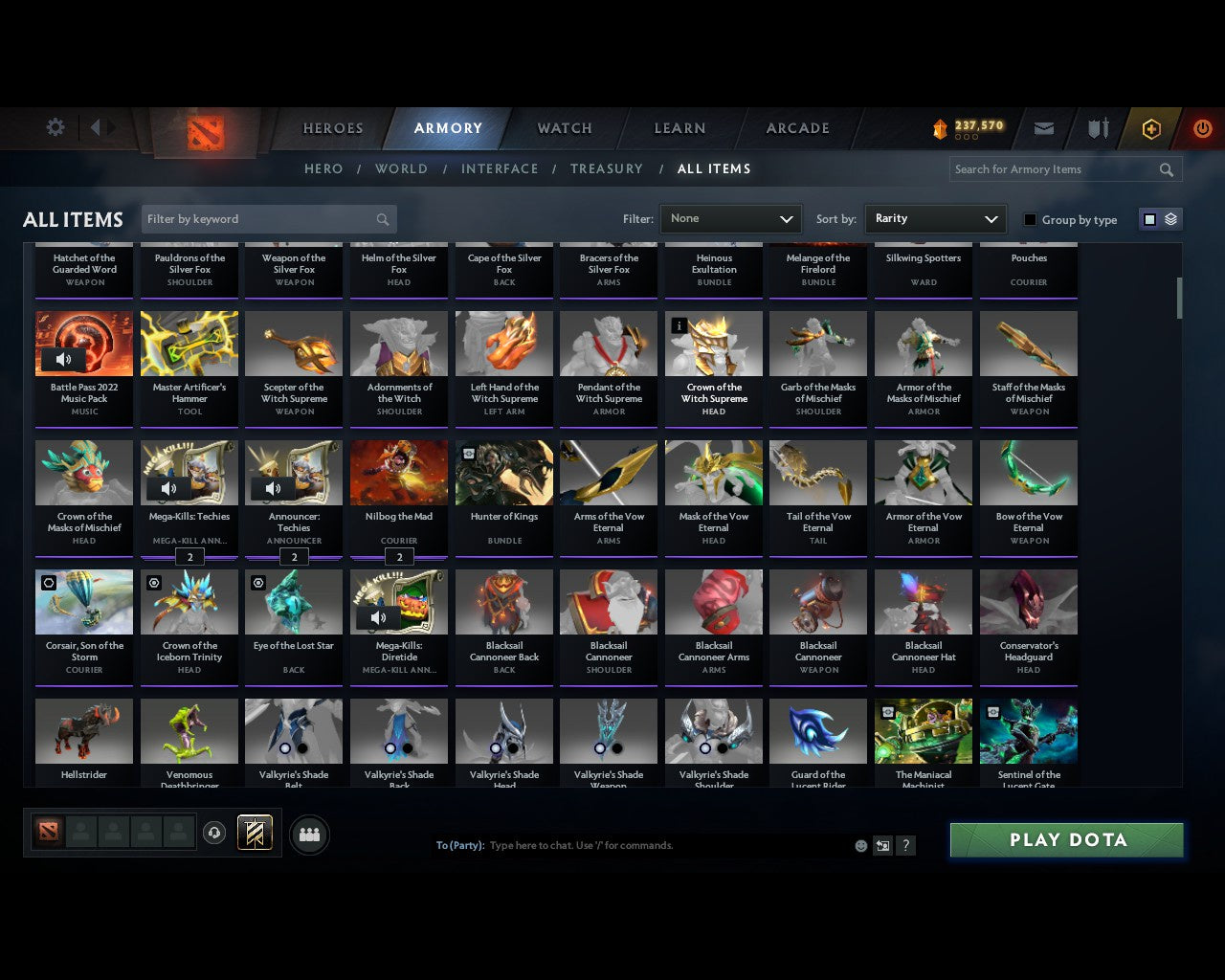Screen dimensions: 1225x980
Task: Open the Filter dropdown showing None
Action: 730,218
